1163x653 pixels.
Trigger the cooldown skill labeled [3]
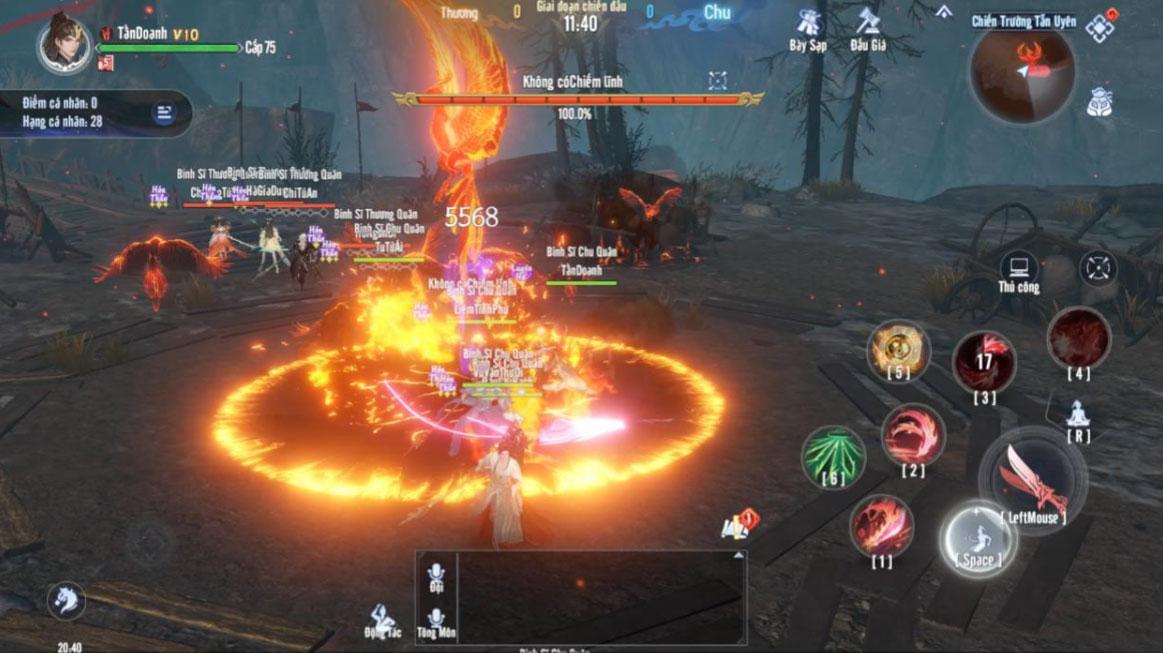[984, 362]
